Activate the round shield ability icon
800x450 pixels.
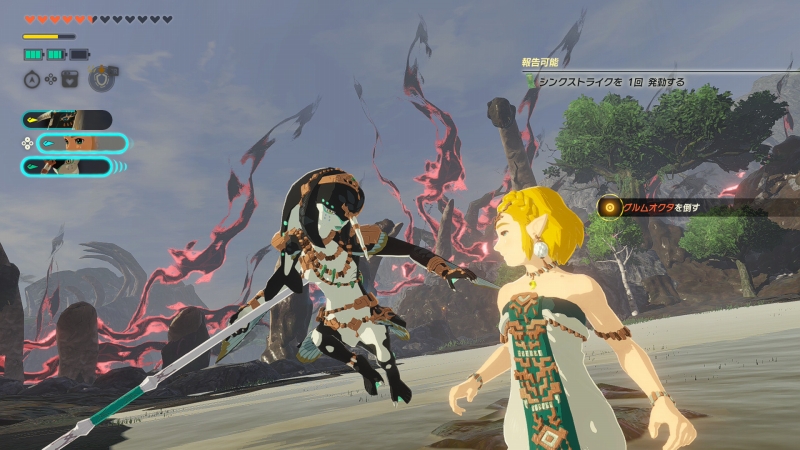[100, 78]
